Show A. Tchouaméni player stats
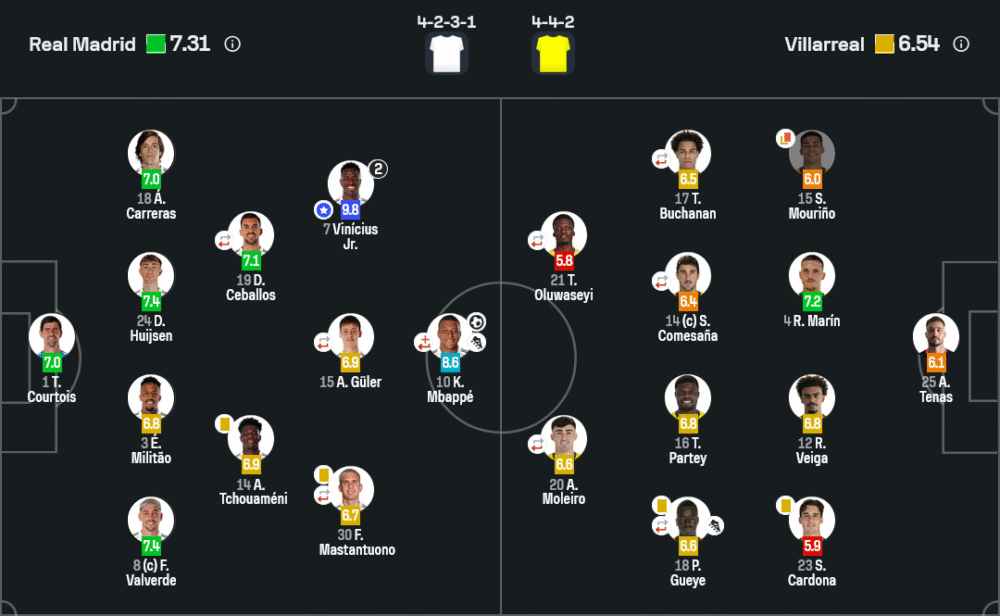Viewport: 1000px width, 616px height. coord(251,440)
